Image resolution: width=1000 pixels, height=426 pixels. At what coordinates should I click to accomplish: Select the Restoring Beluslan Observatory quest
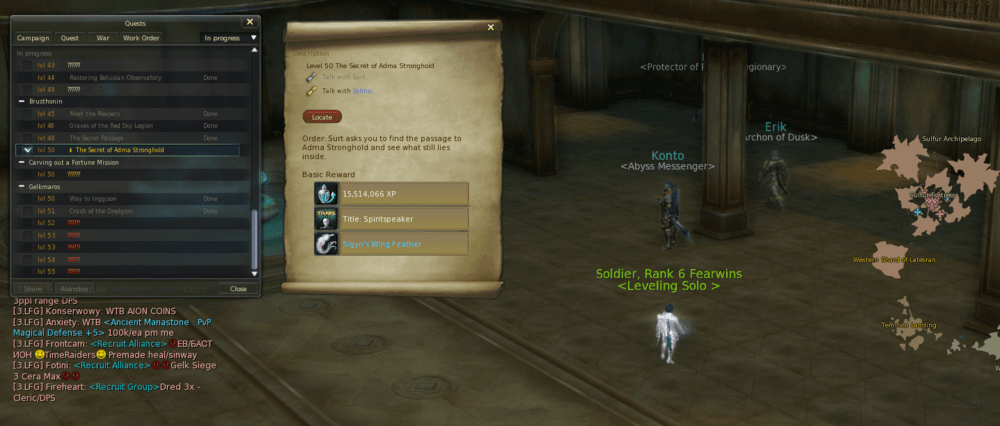point(110,77)
